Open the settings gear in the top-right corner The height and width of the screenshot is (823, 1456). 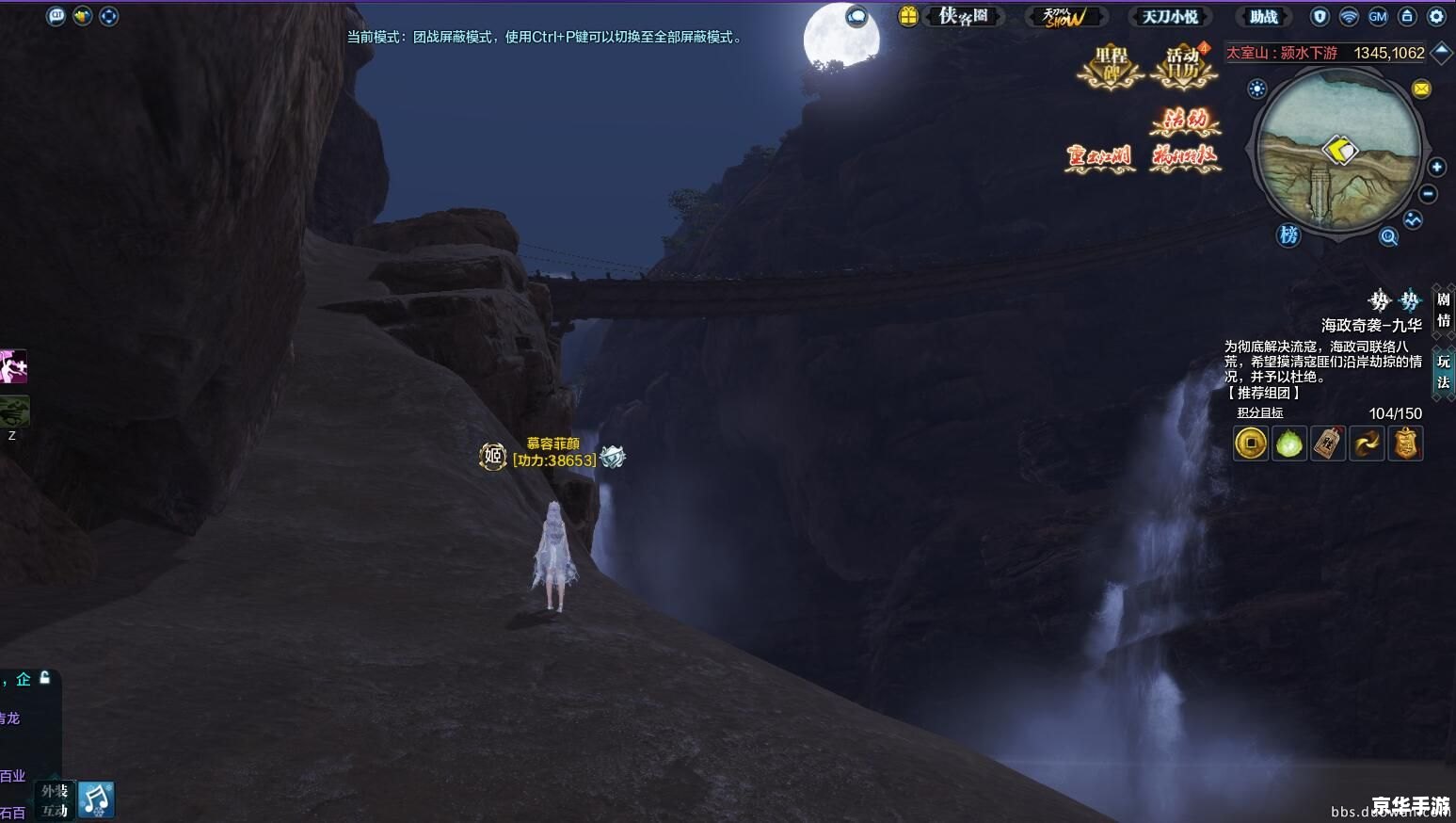[x=1436, y=16]
